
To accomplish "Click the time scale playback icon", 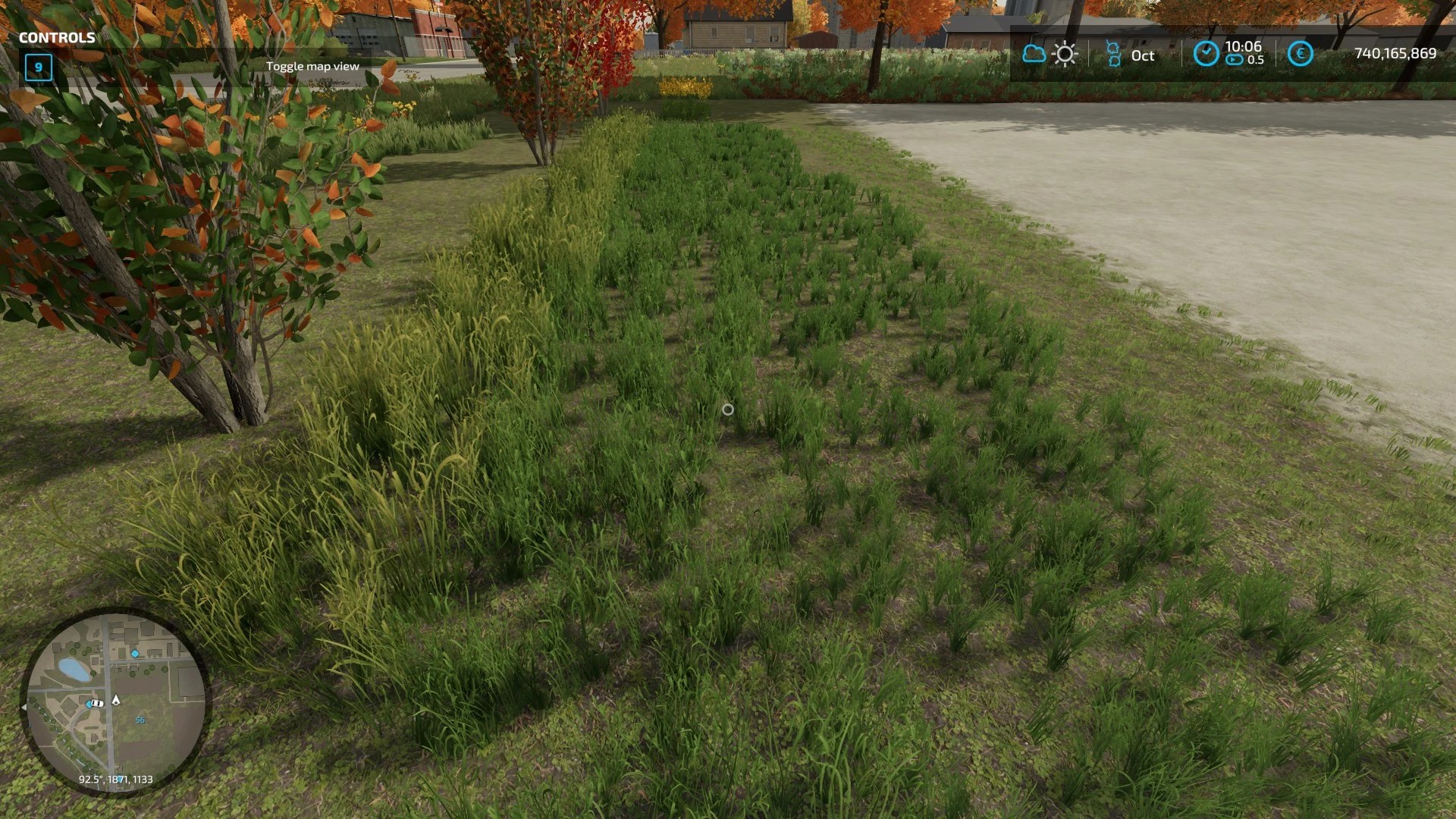I will click(x=1234, y=61).
